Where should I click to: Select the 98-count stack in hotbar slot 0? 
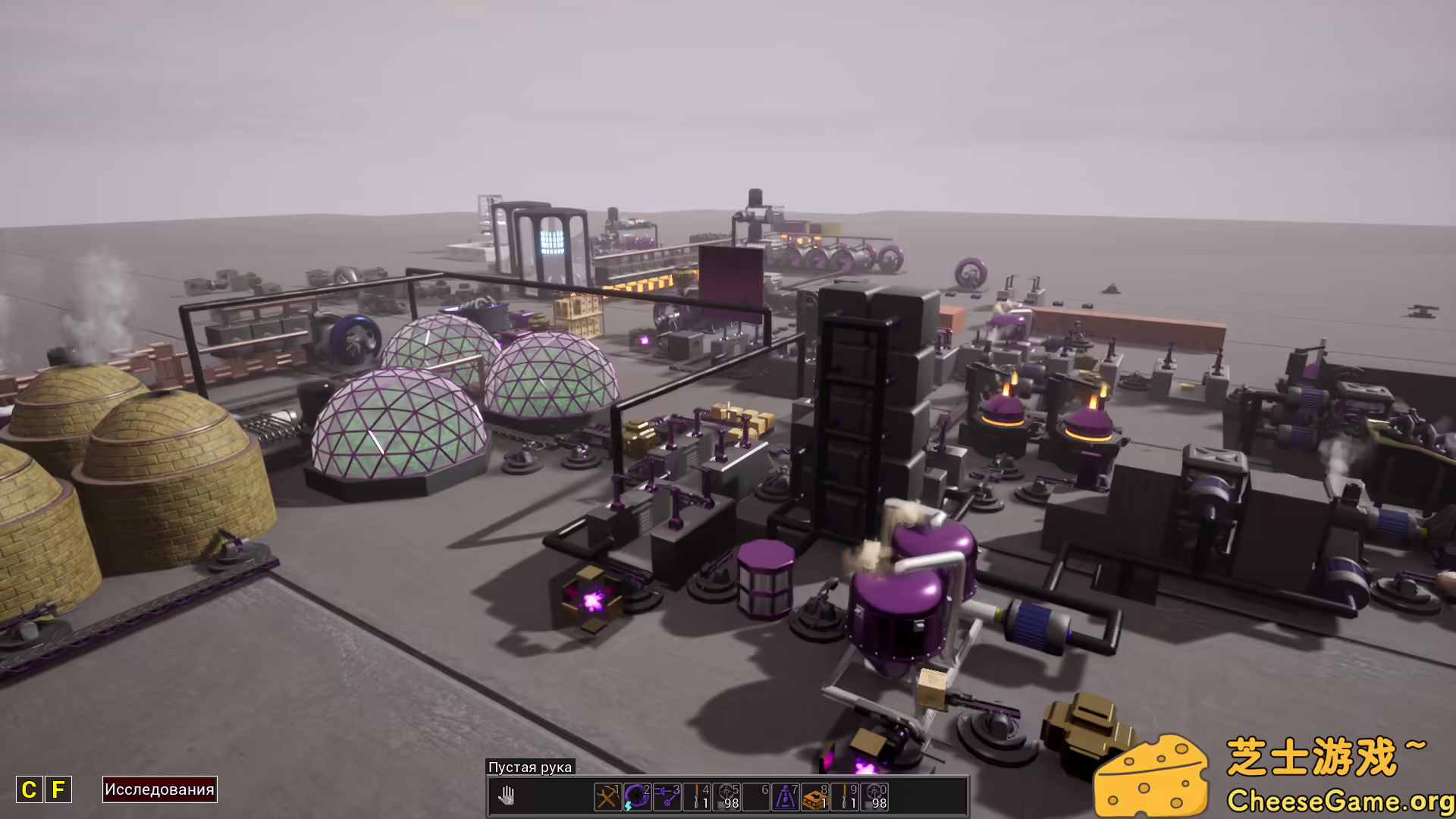tap(874, 798)
